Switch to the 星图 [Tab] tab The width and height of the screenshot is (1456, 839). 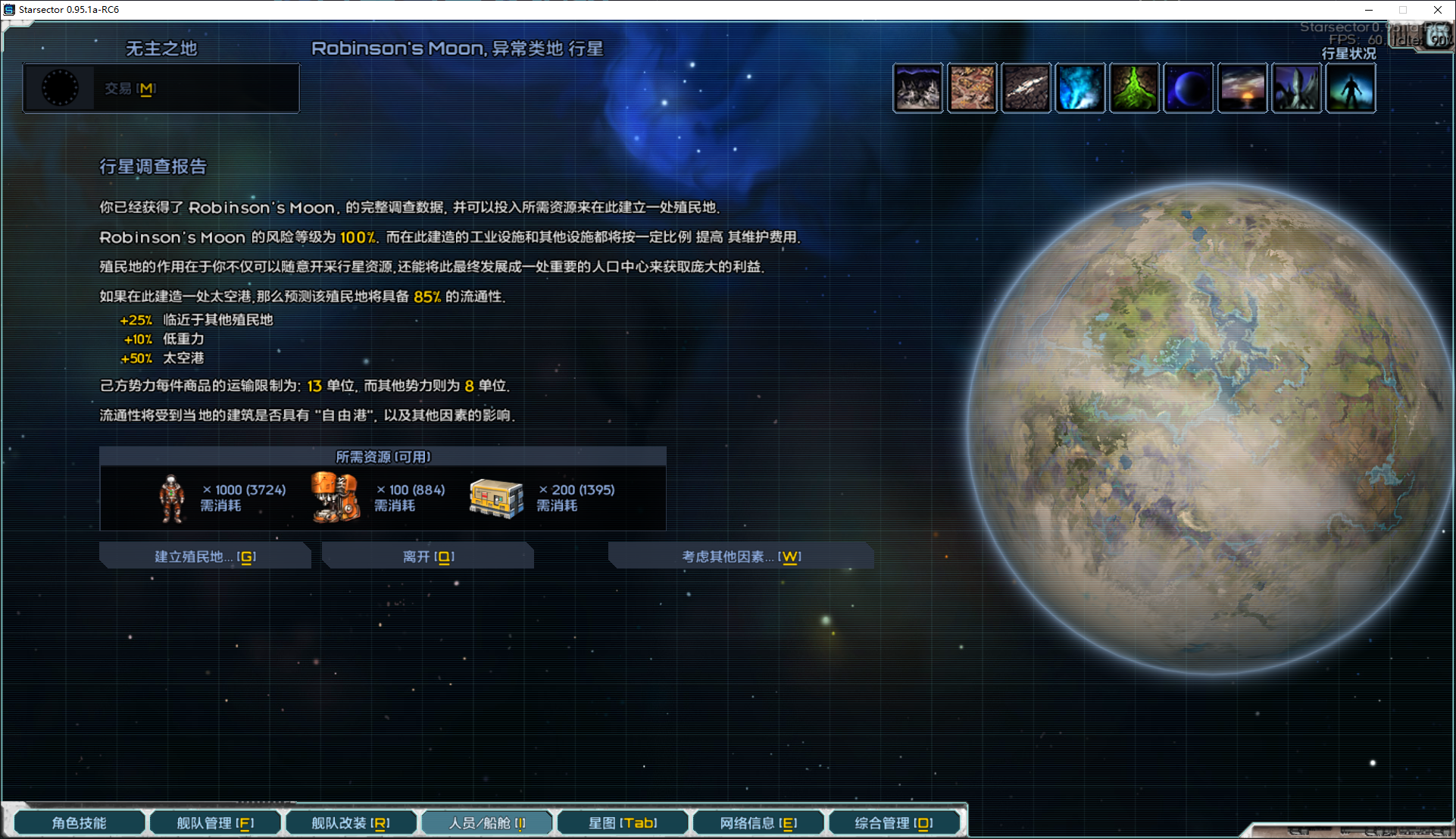tap(622, 822)
